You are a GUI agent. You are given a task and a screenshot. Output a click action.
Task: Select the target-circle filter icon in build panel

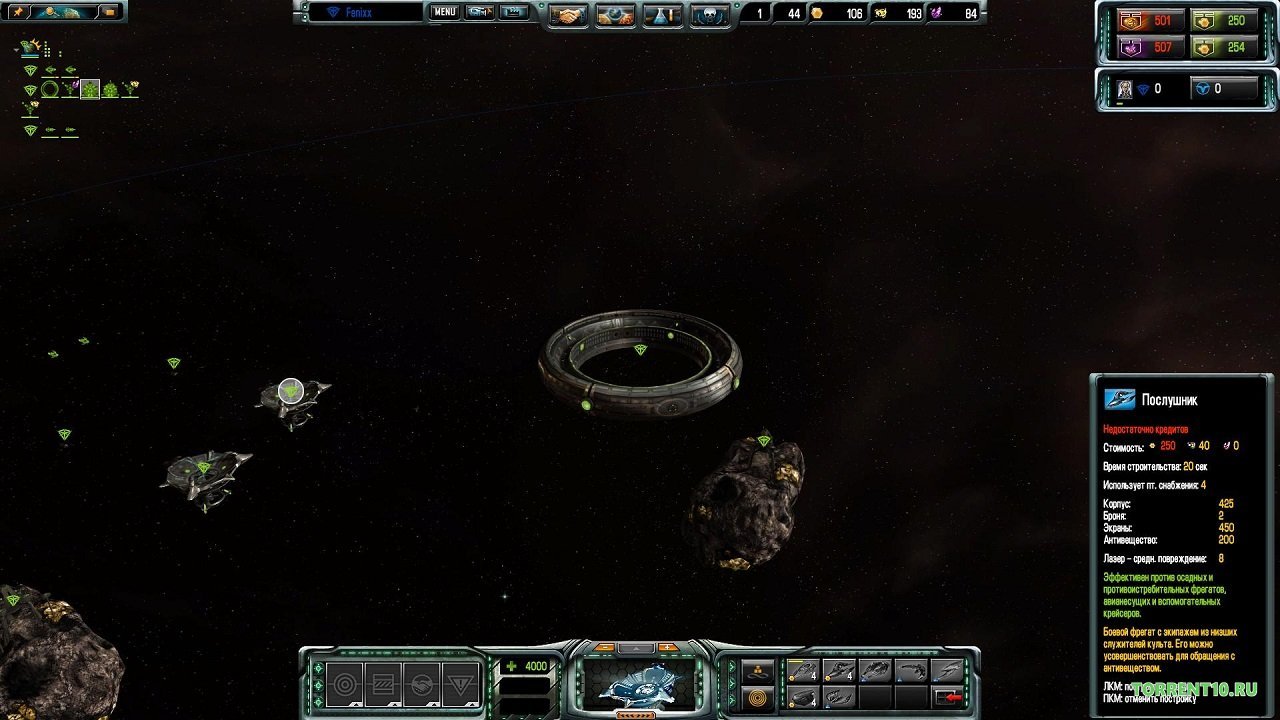[342, 684]
